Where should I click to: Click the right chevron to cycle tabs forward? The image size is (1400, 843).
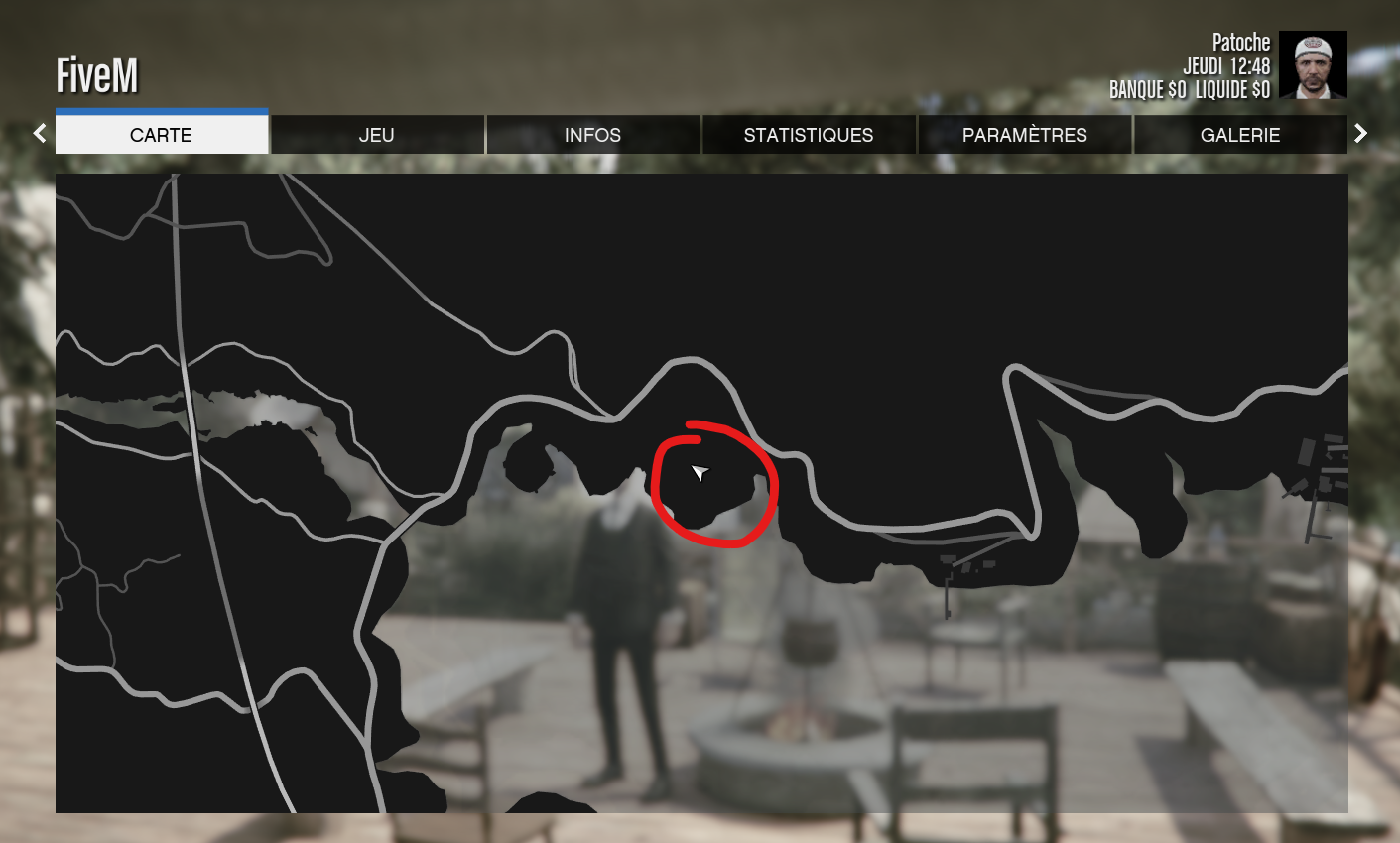(x=1360, y=133)
